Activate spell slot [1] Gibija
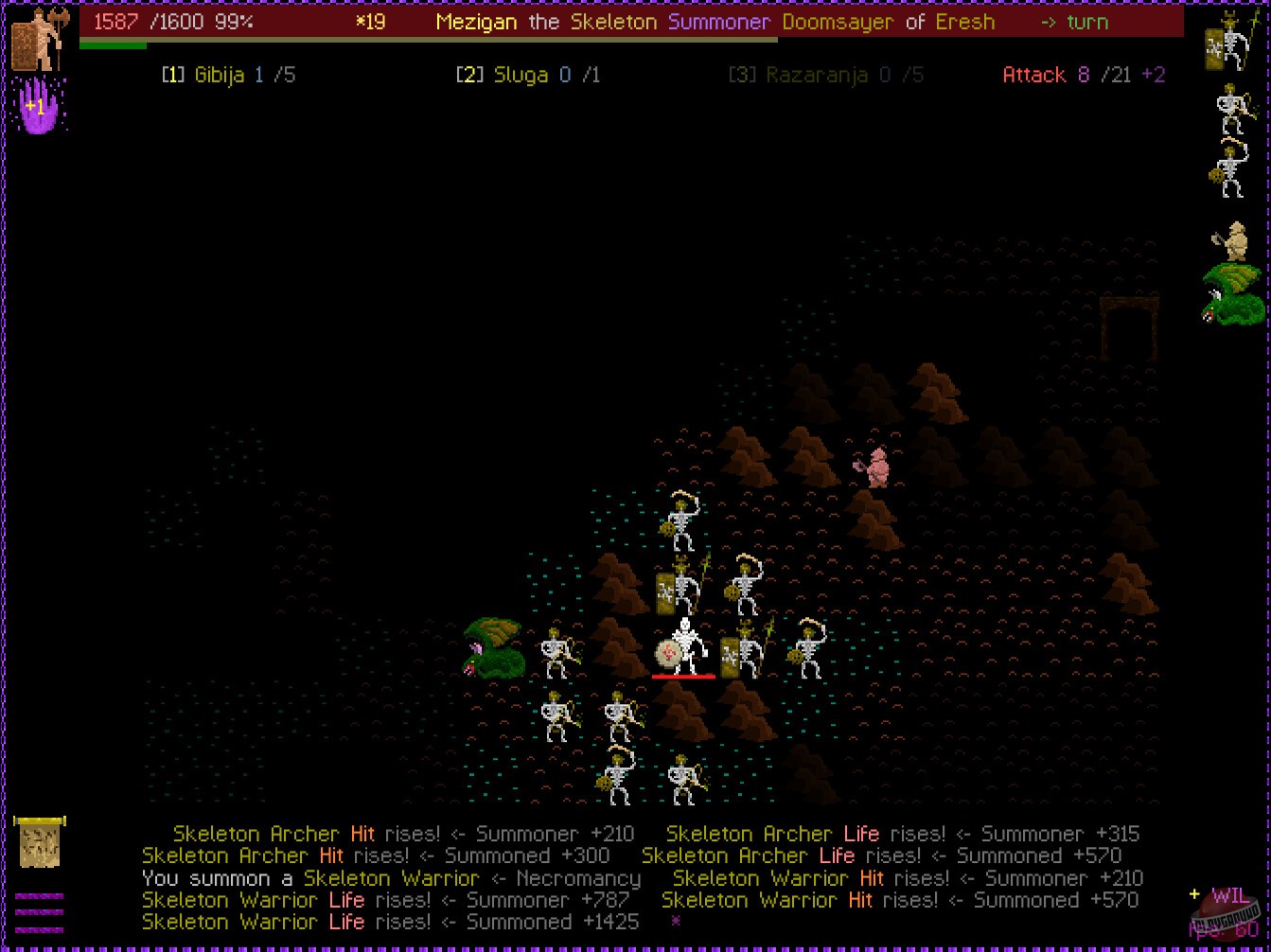Viewport: 1271px width, 952px height. 229,75
